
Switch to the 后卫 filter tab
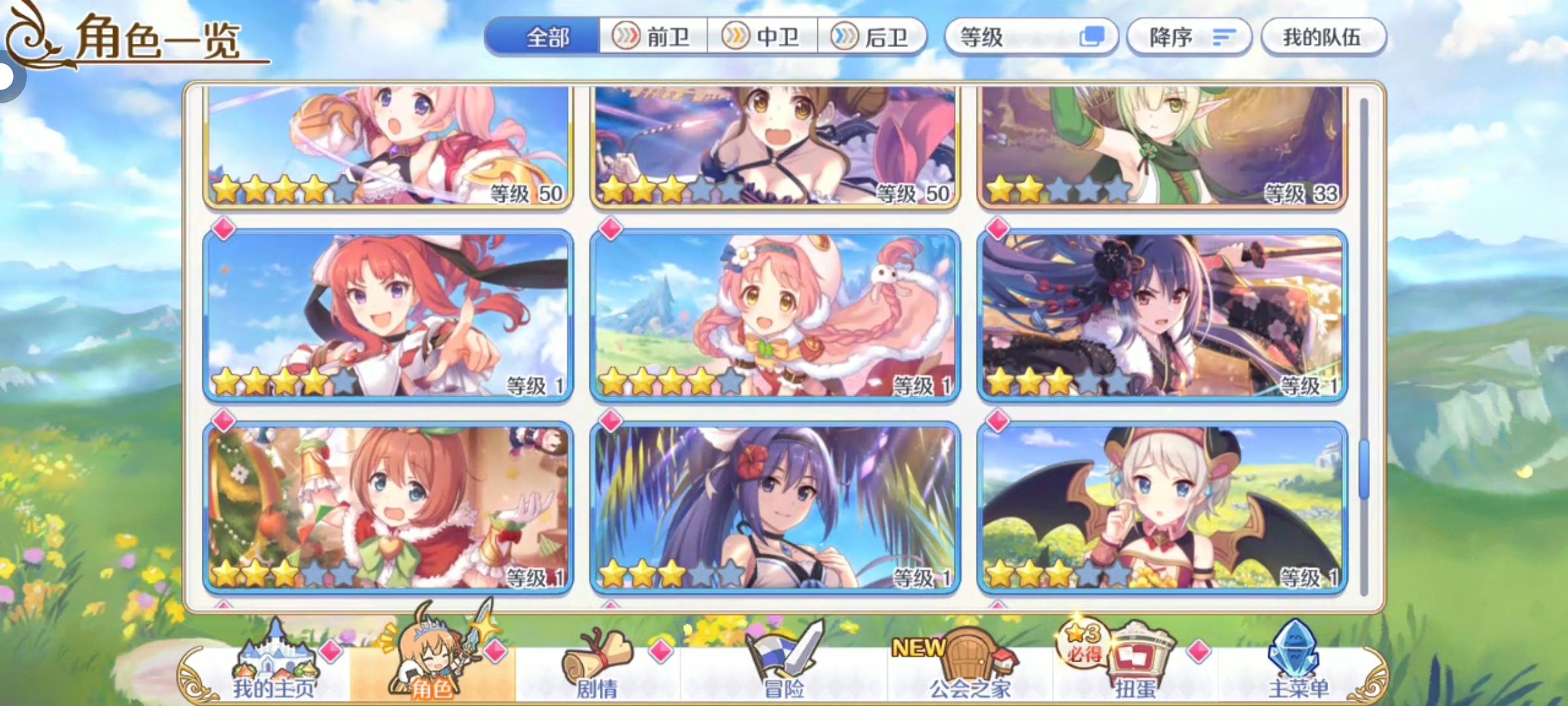(x=871, y=37)
